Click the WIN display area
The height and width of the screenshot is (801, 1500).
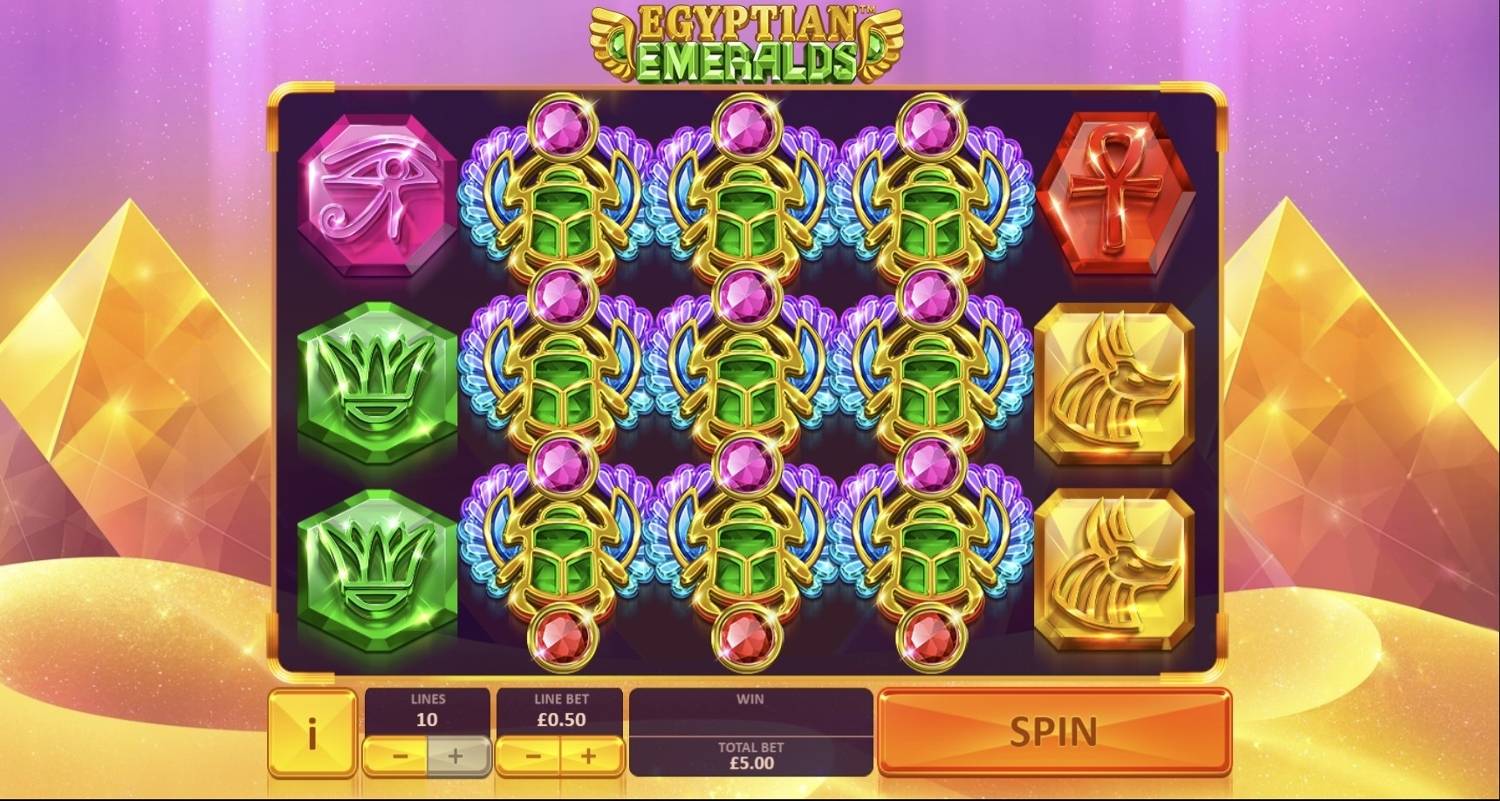[x=749, y=712]
